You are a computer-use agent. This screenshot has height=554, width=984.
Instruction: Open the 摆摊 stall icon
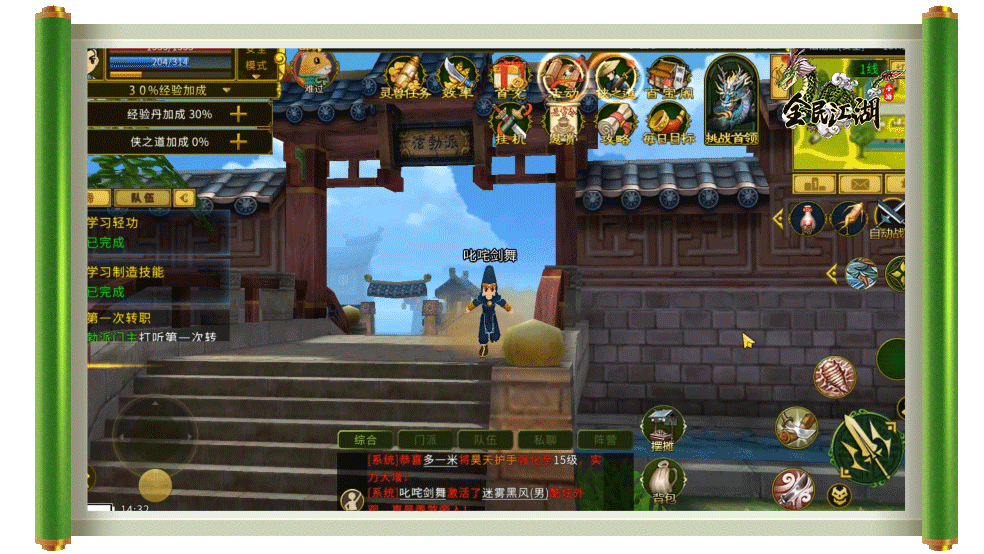(662, 428)
